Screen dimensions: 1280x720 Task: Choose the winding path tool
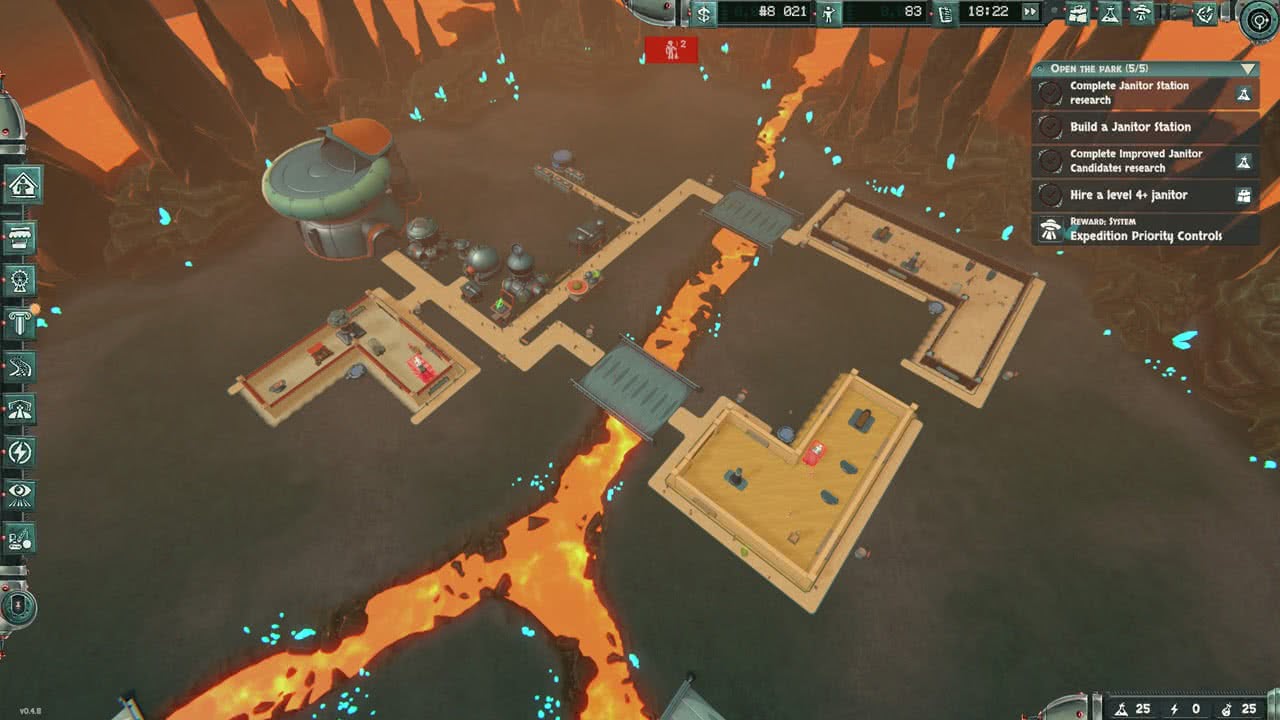pos(21,367)
